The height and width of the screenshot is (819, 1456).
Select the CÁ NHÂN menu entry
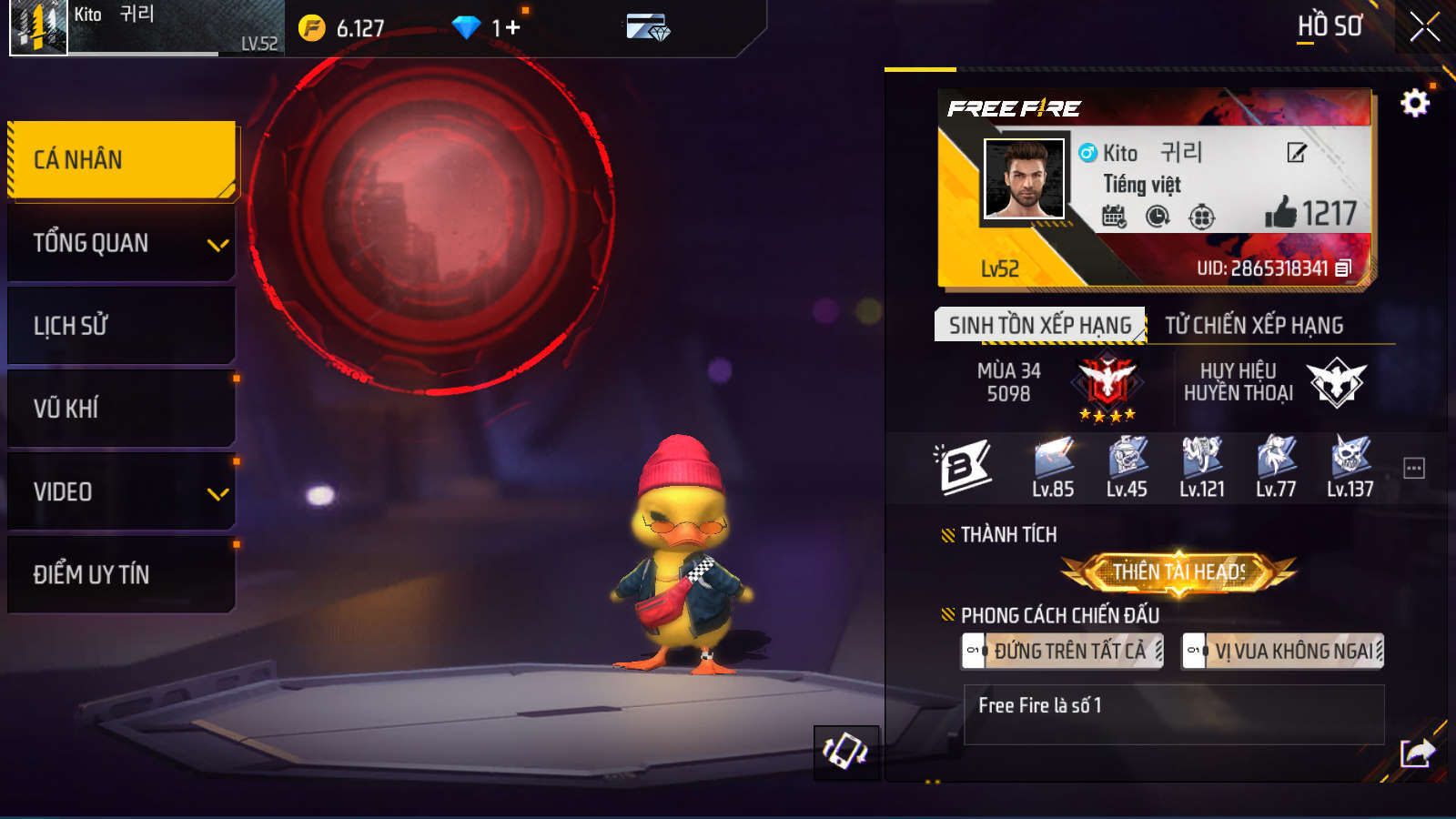tap(122, 160)
